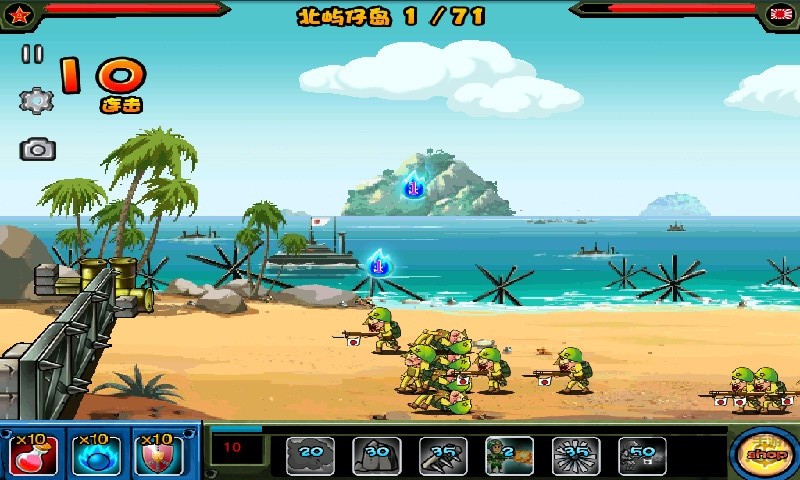Pause the game

33,55
